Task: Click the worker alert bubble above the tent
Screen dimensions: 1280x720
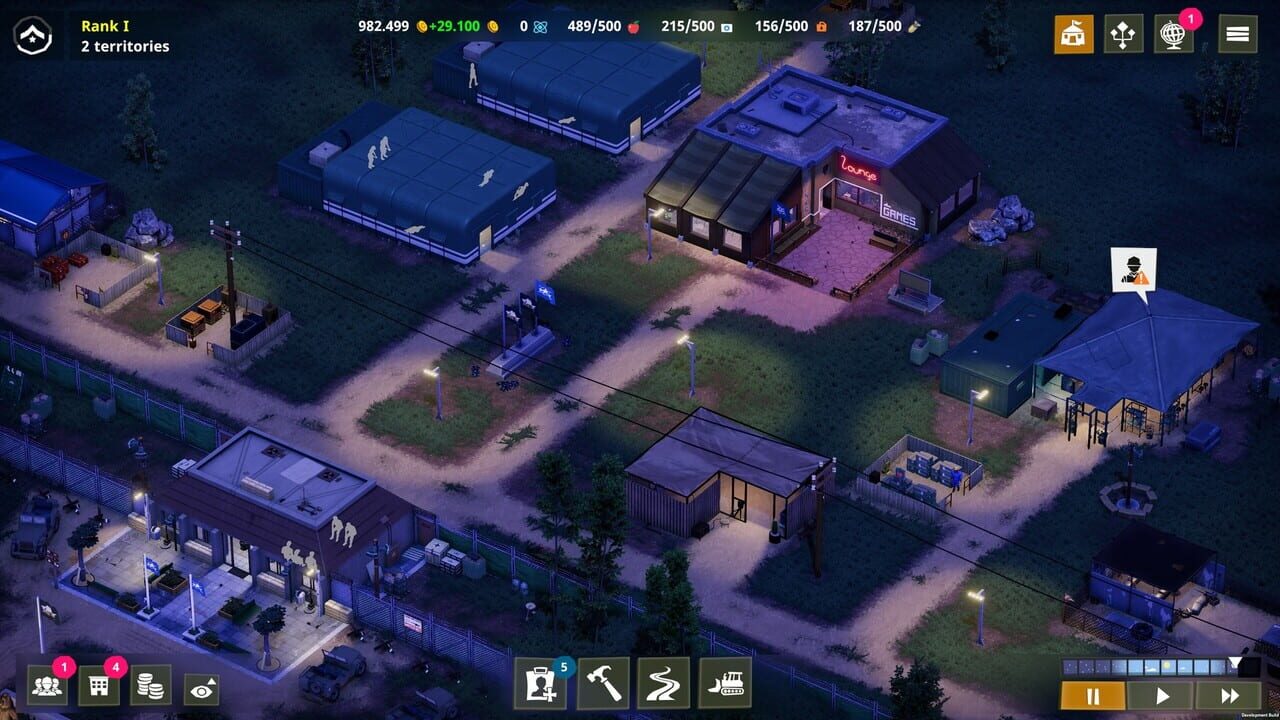Action: pyautogui.click(x=1132, y=270)
